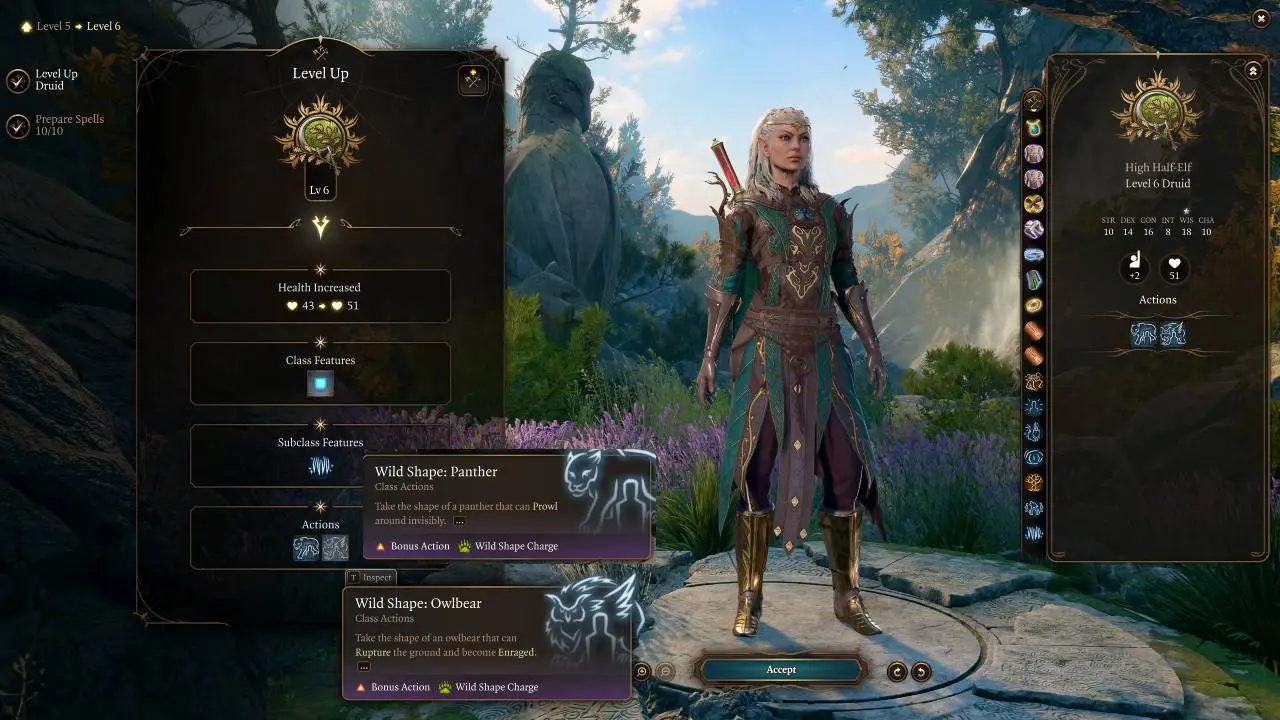Select the topmost spell icon in the right sidebar
The height and width of the screenshot is (720, 1280).
[1034, 101]
